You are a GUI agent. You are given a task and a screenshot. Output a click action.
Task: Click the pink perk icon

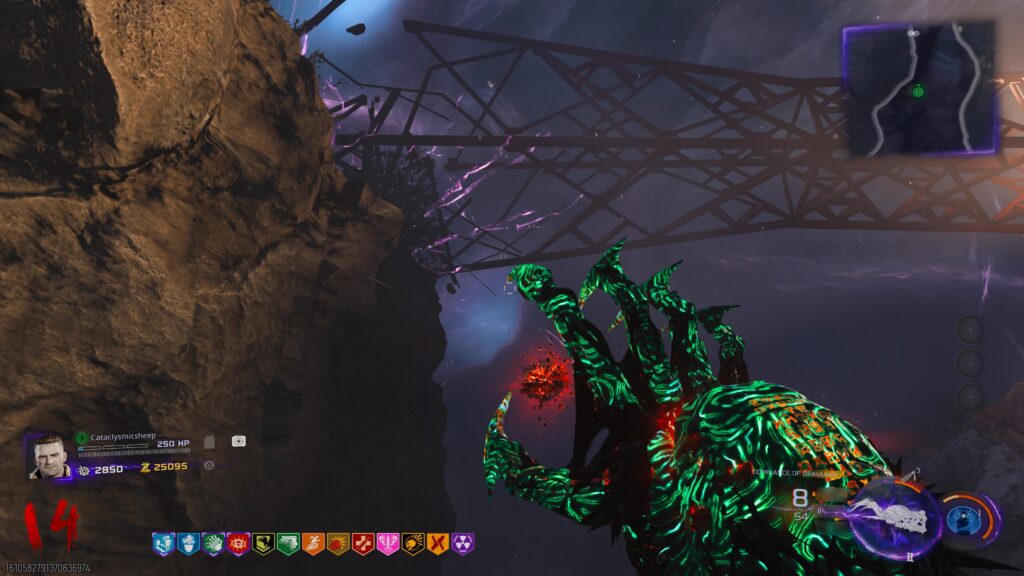click(388, 543)
